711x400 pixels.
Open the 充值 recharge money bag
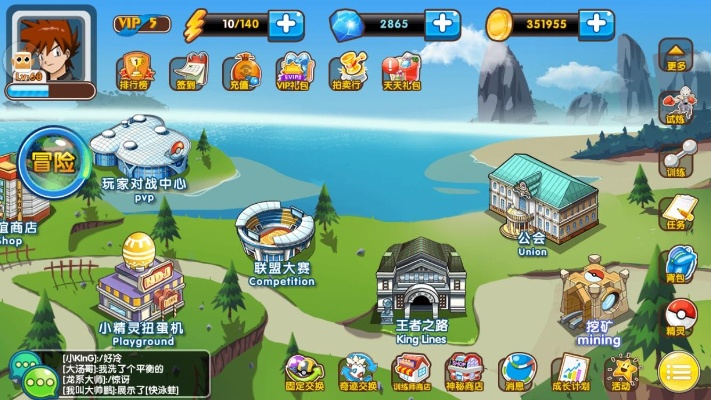(239, 70)
